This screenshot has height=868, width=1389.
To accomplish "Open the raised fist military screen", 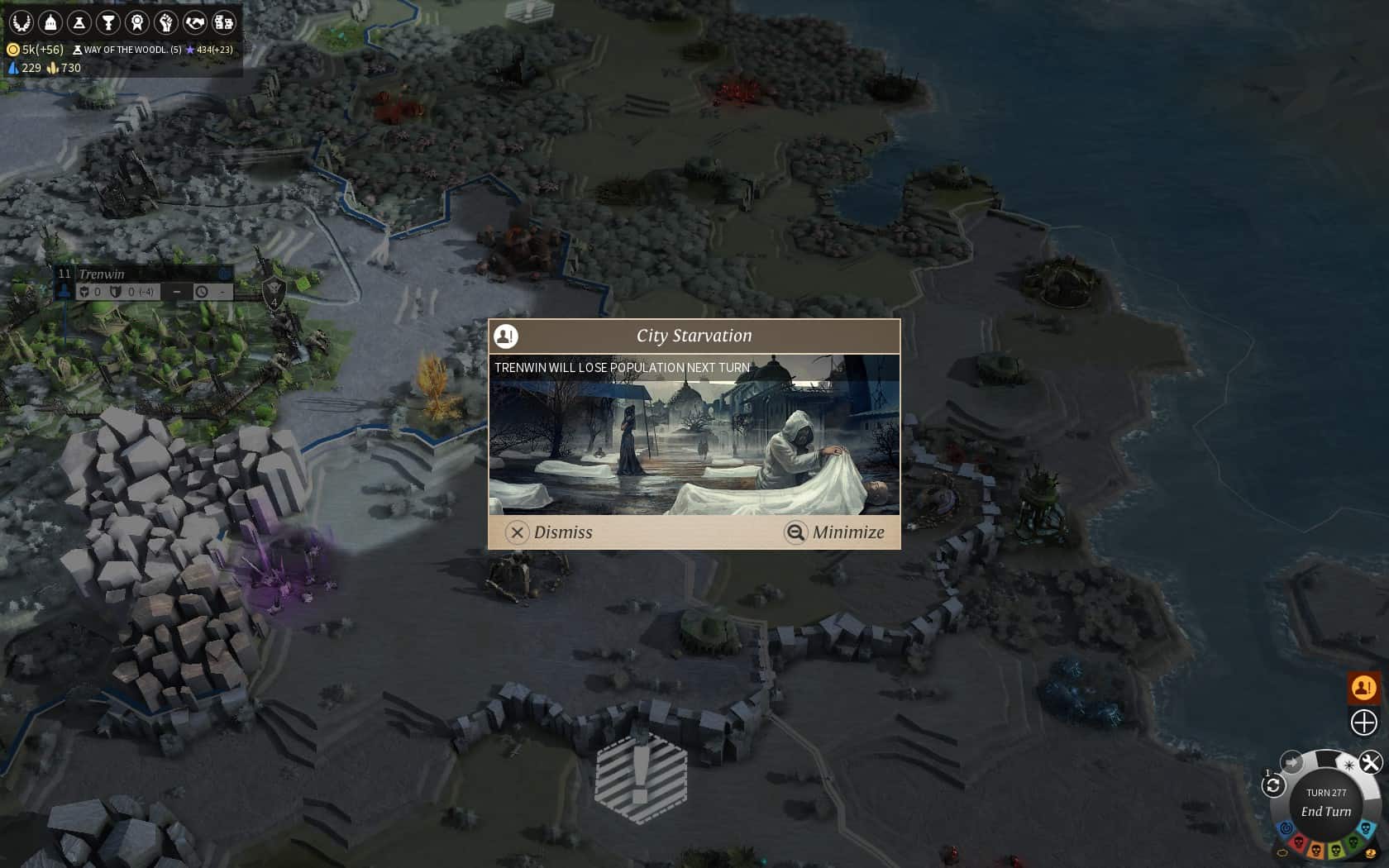I will [165, 22].
